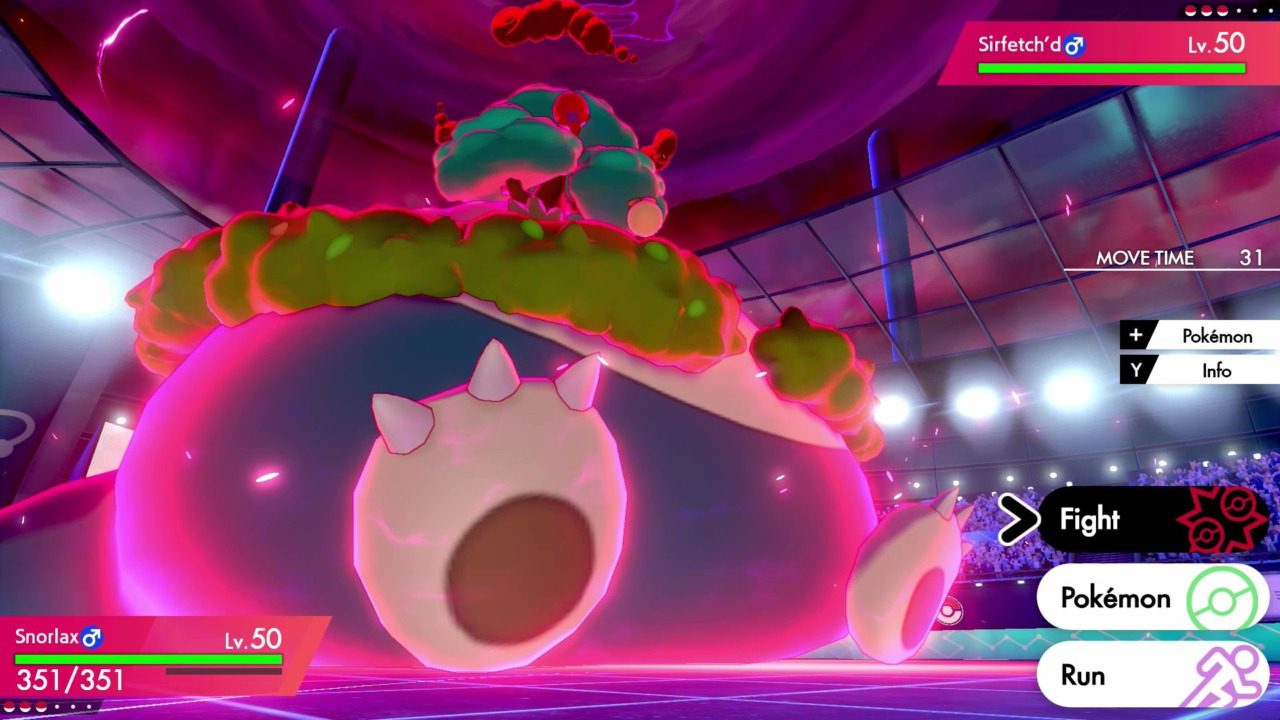This screenshot has width=1280, height=720.
Task: Click the first red Poké Ball party icon
Action: [x=1189, y=10]
